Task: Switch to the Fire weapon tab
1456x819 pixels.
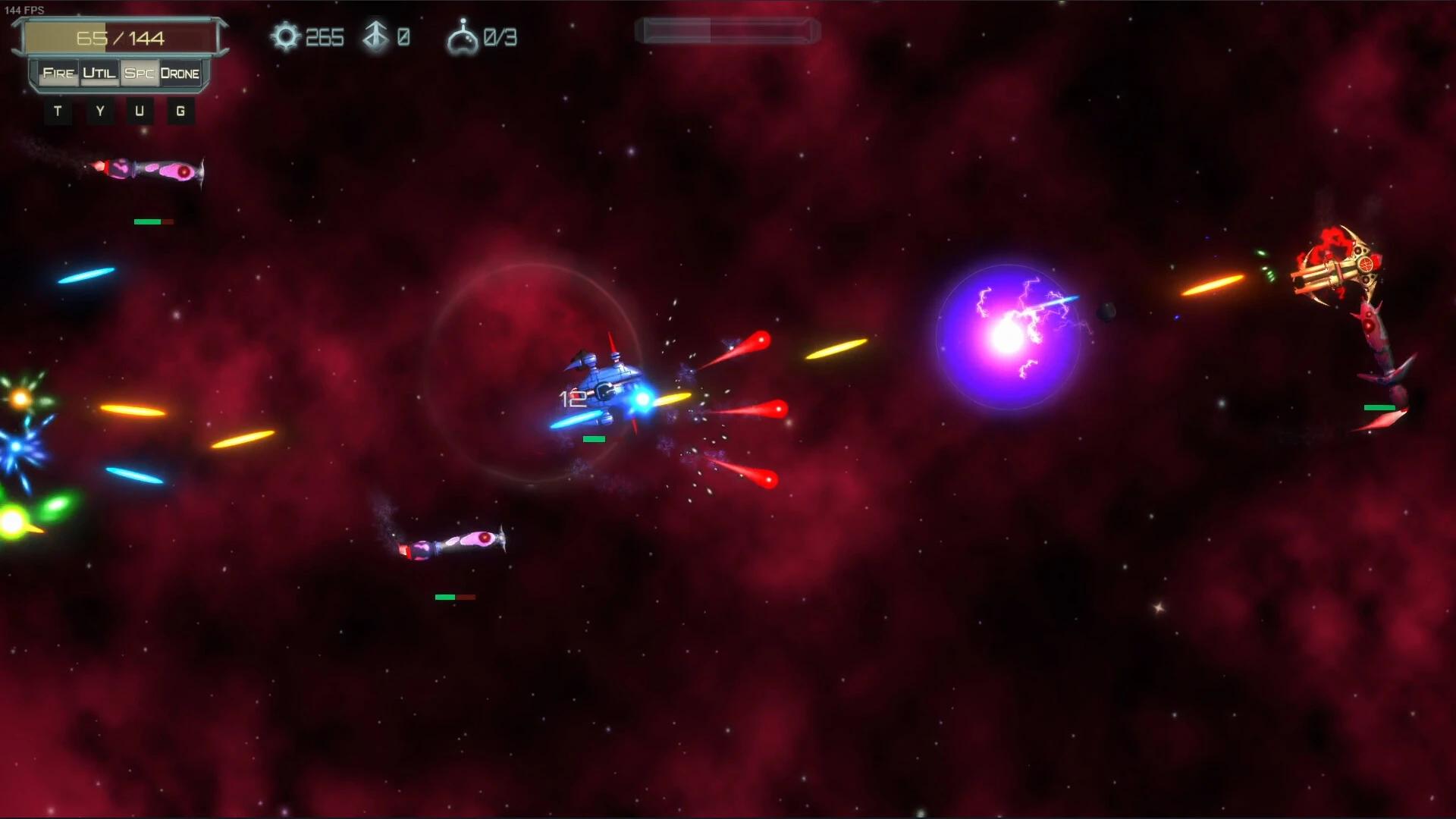Action: click(58, 73)
